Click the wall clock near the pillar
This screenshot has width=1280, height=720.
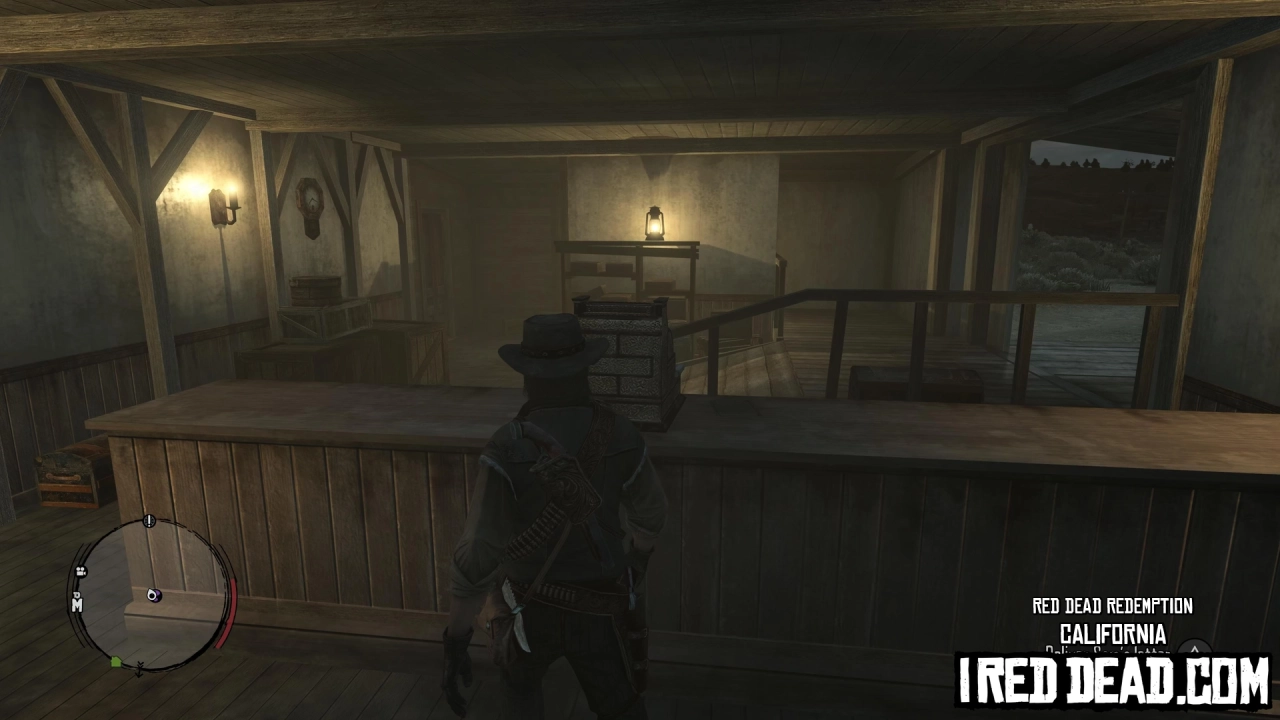pos(311,198)
